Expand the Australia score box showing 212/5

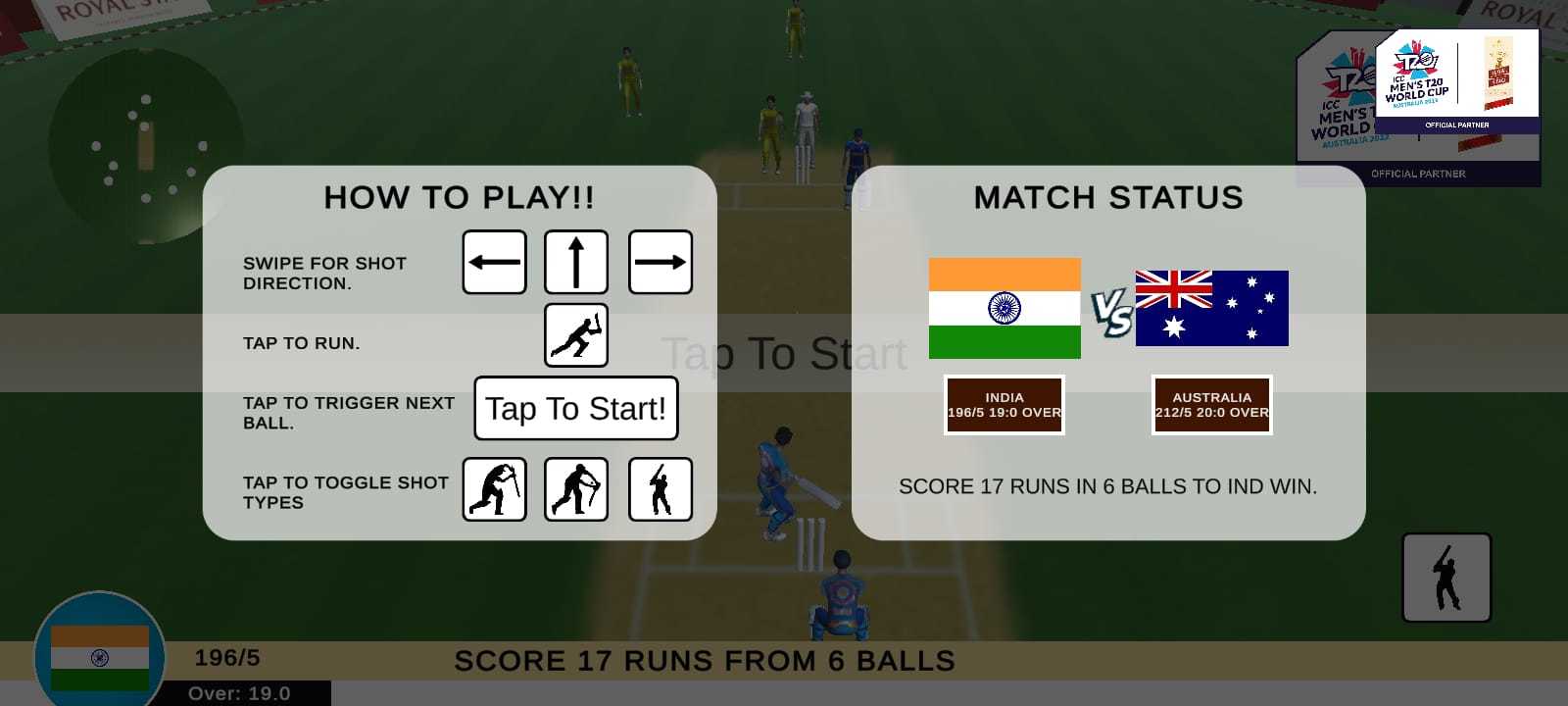[x=1212, y=405]
